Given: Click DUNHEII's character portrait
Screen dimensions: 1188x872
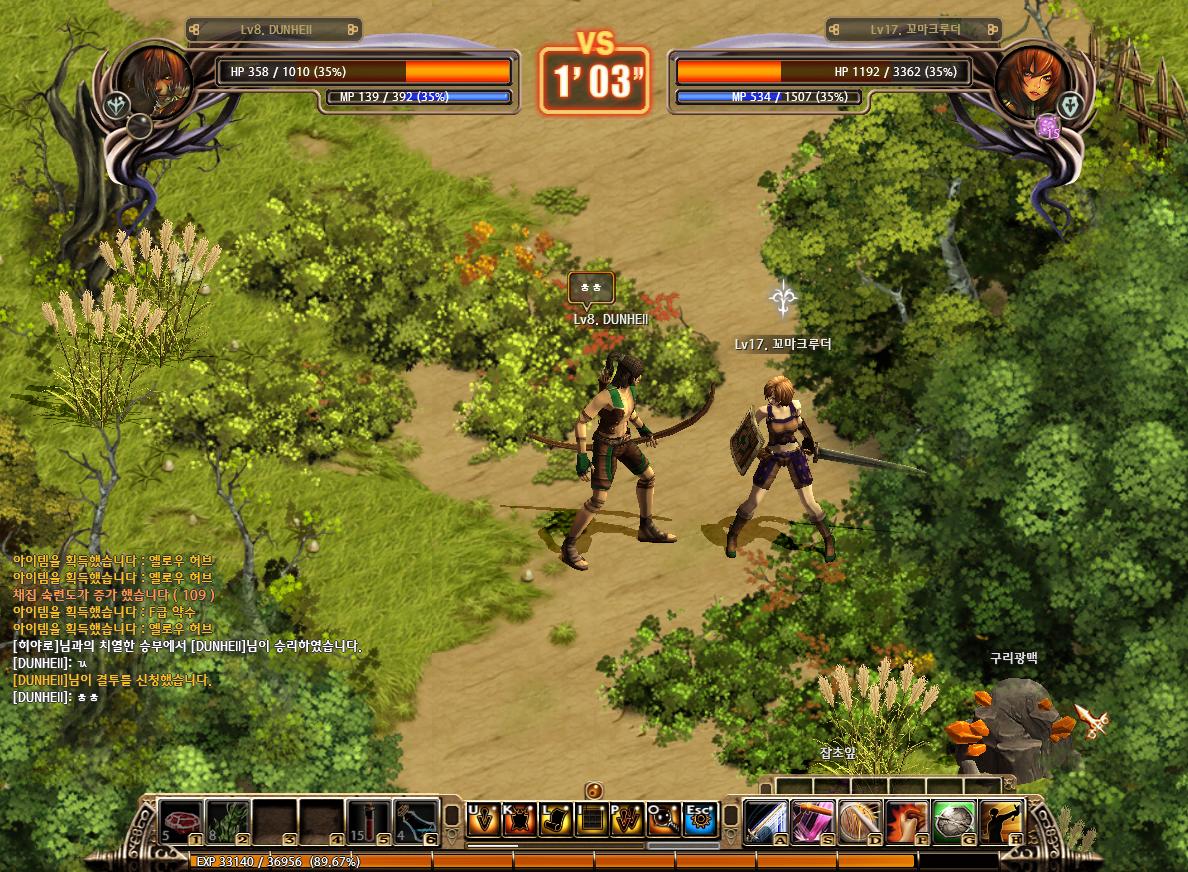Looking at the screenshot, I should click(x=155, y=80).
